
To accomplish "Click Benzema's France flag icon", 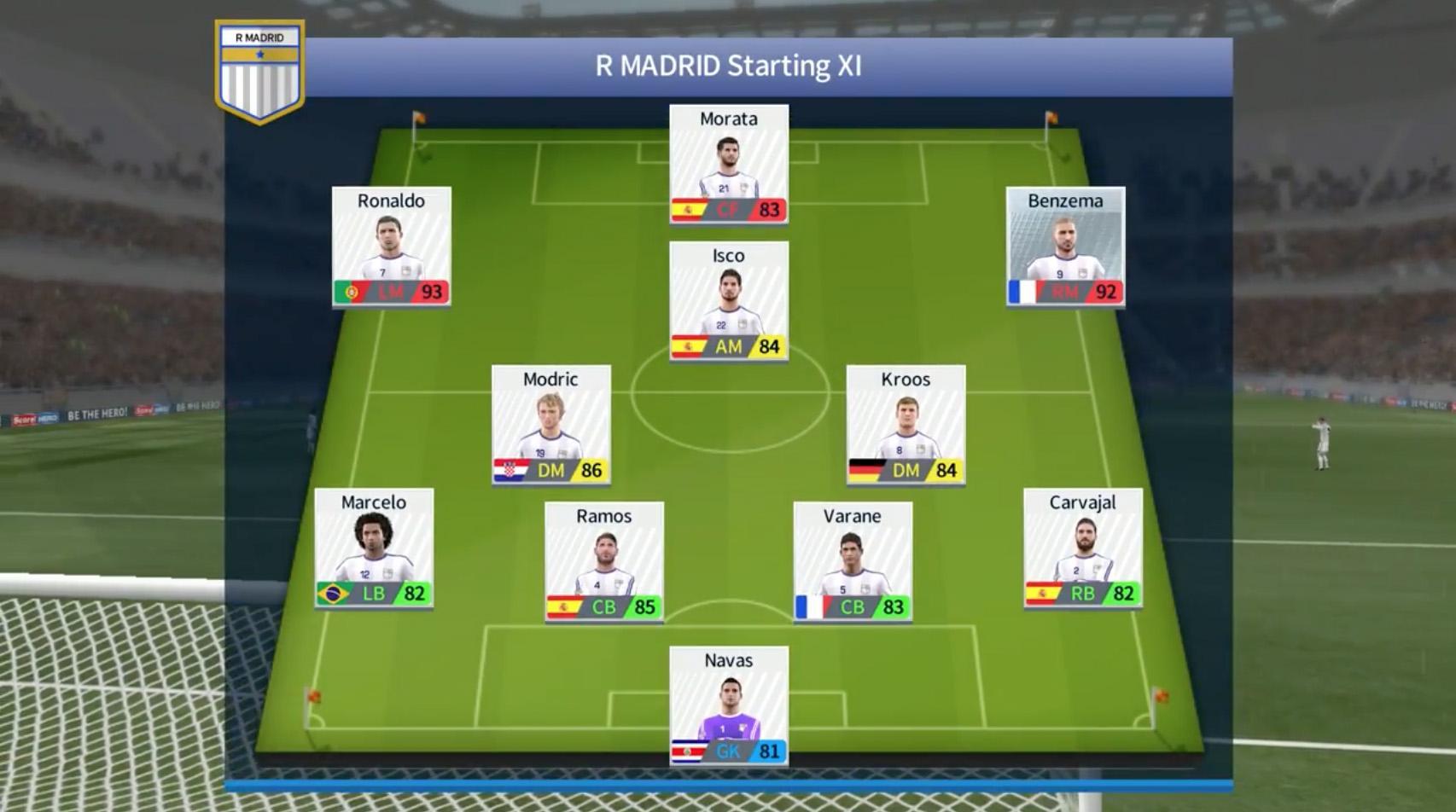I will point(1022,290).
